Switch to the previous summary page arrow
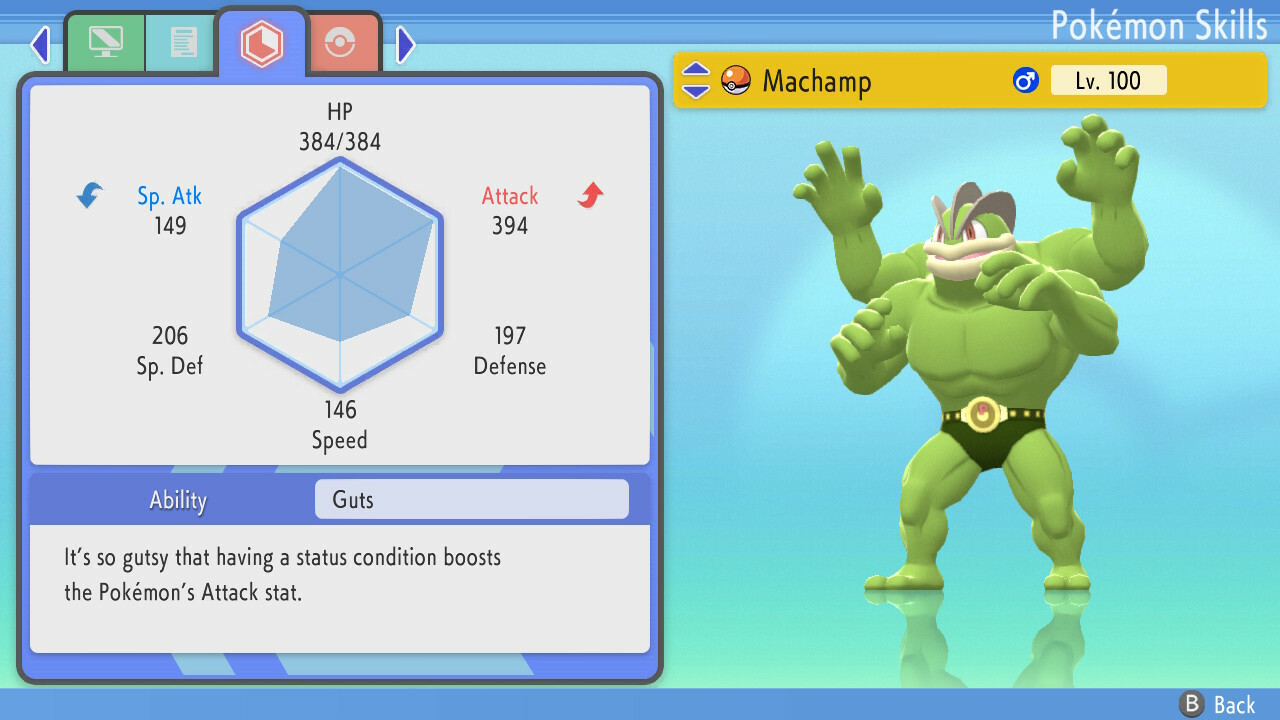 (39, 44)
